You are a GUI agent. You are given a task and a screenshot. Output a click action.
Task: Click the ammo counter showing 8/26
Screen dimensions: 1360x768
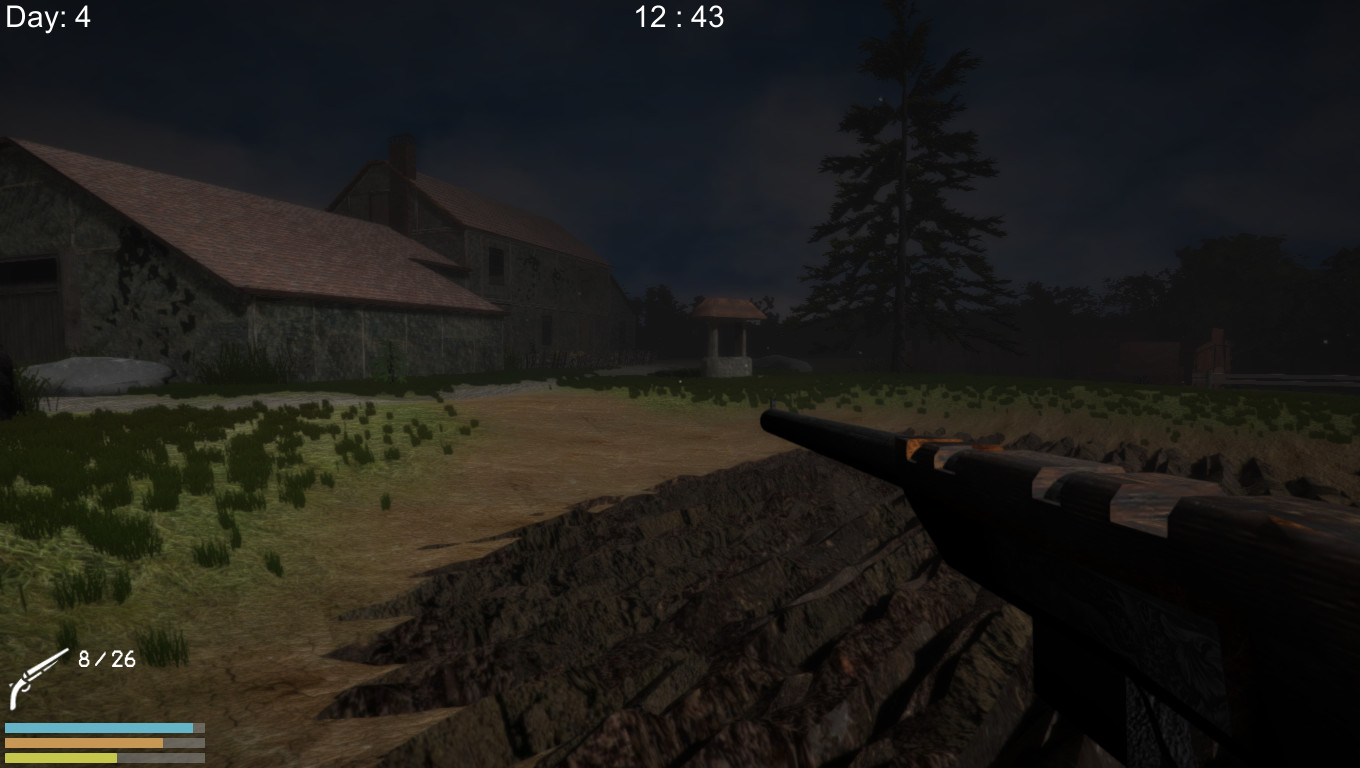104,660
